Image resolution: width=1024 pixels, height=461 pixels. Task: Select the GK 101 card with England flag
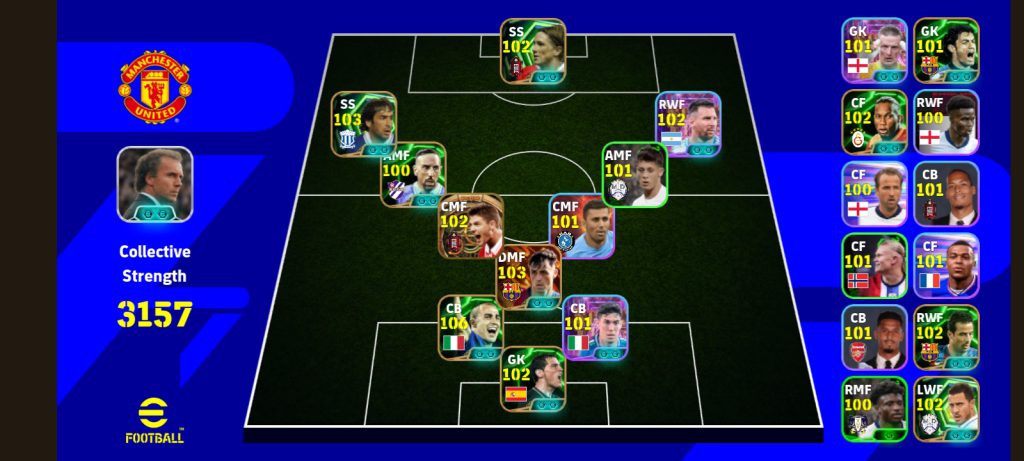coord(874,50)
